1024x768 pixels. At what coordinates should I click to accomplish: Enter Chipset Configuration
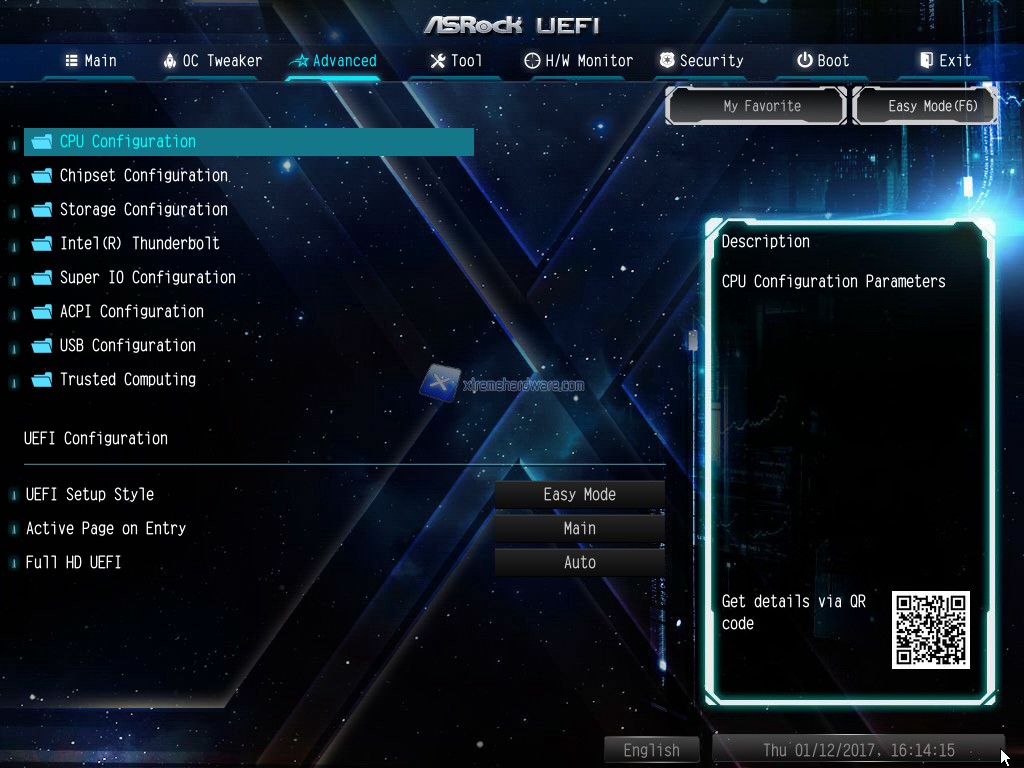tap(143, 176)
